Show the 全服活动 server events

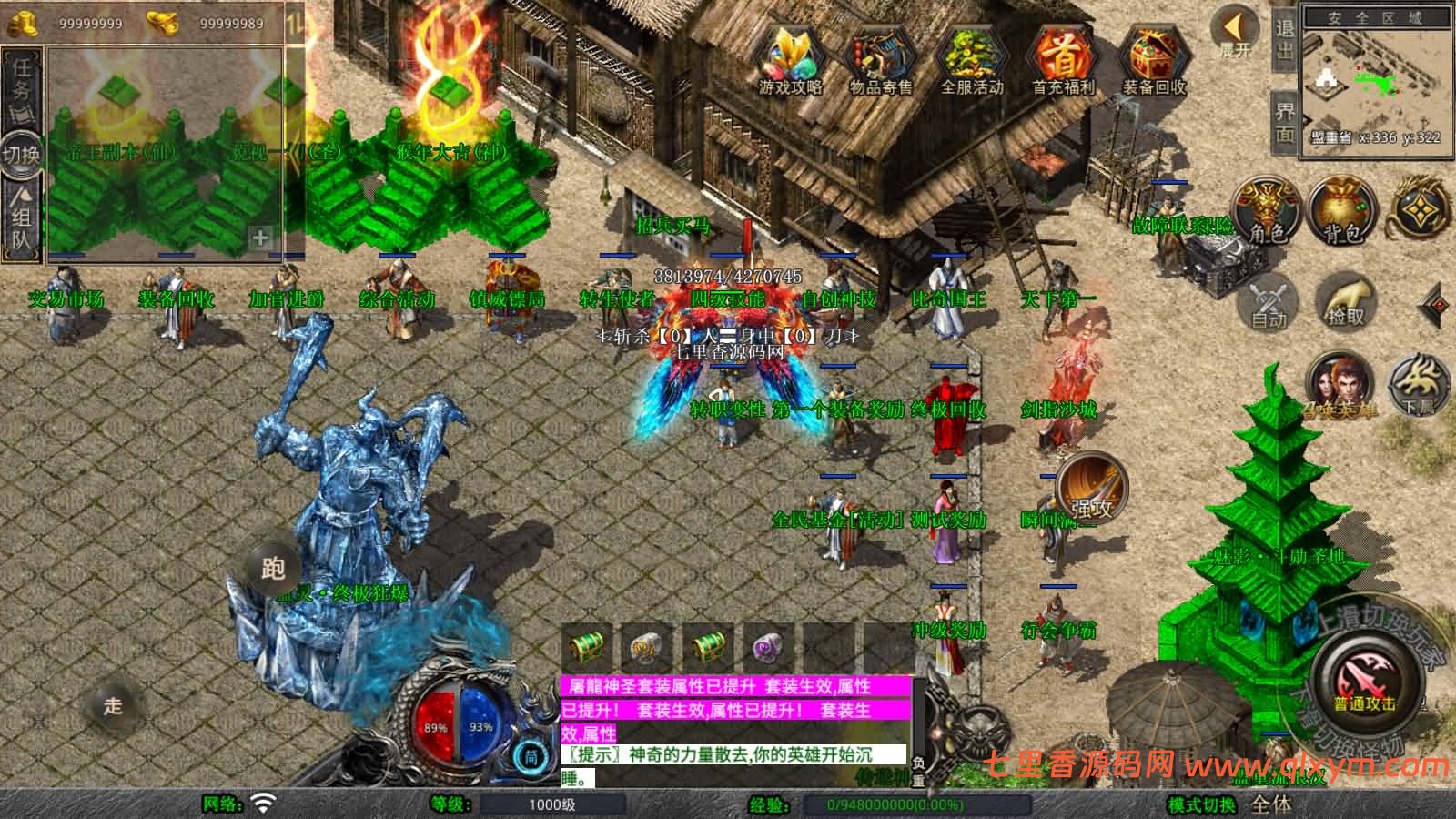click(x=971, y=60)
